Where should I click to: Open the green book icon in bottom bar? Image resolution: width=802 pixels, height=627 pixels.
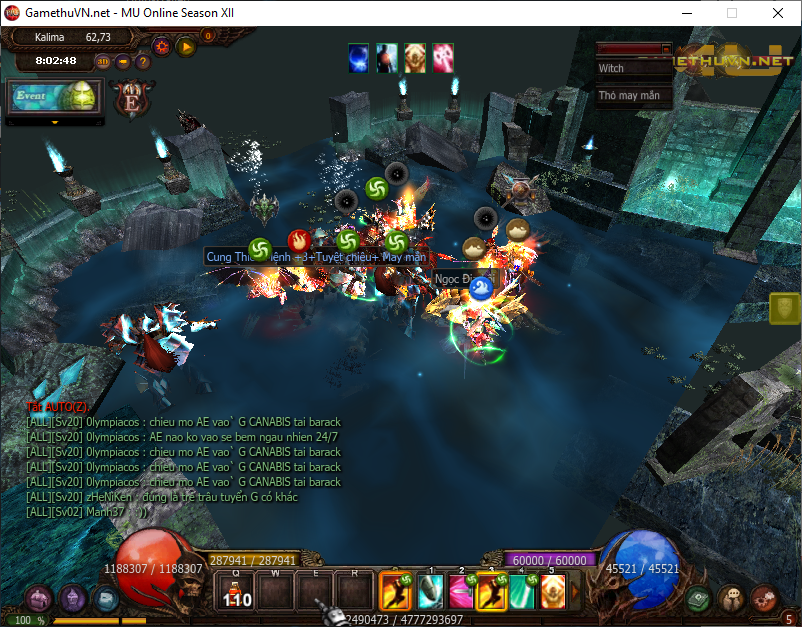coord(698,599)
